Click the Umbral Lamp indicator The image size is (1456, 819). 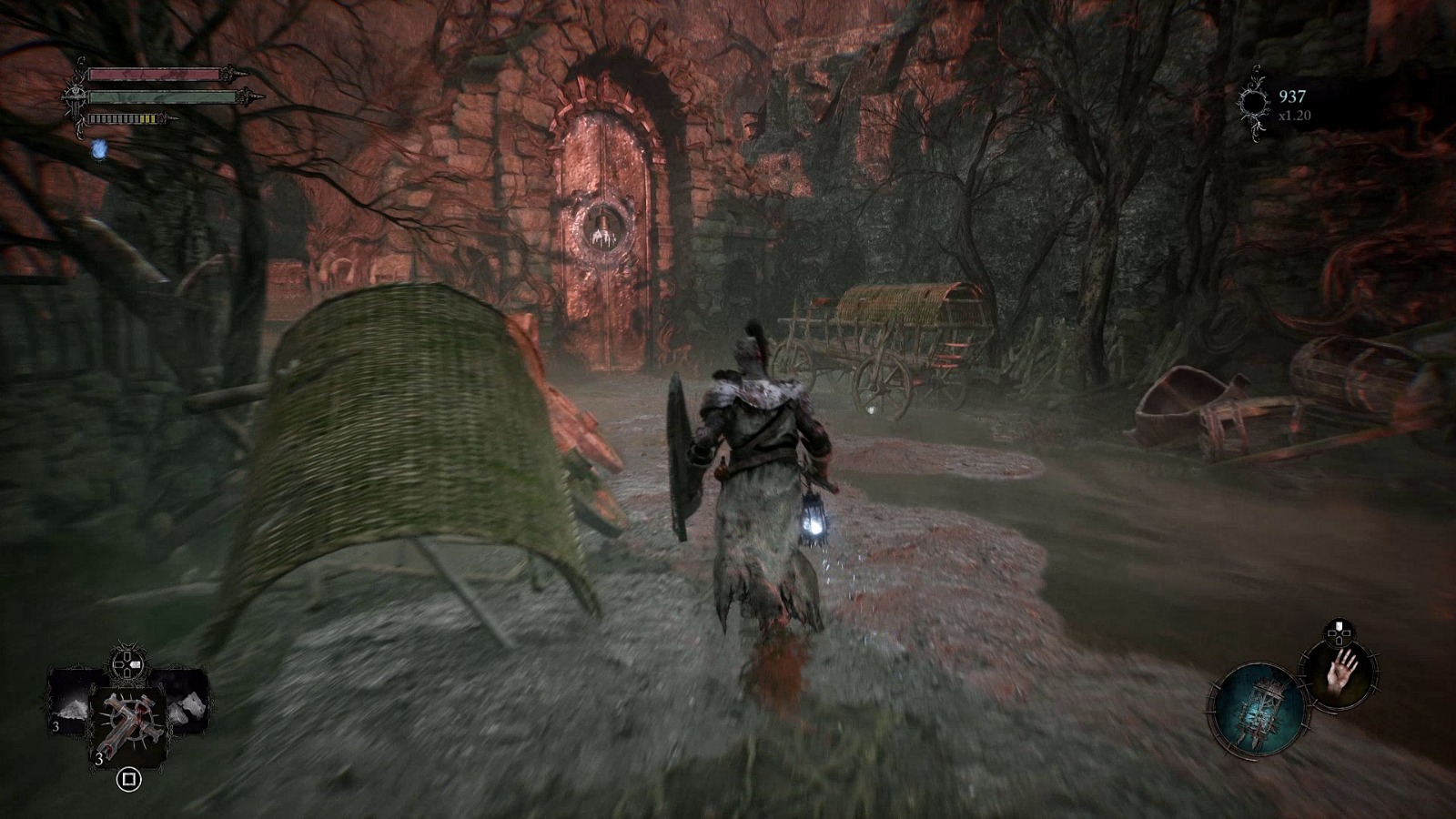pos(1260,707)
